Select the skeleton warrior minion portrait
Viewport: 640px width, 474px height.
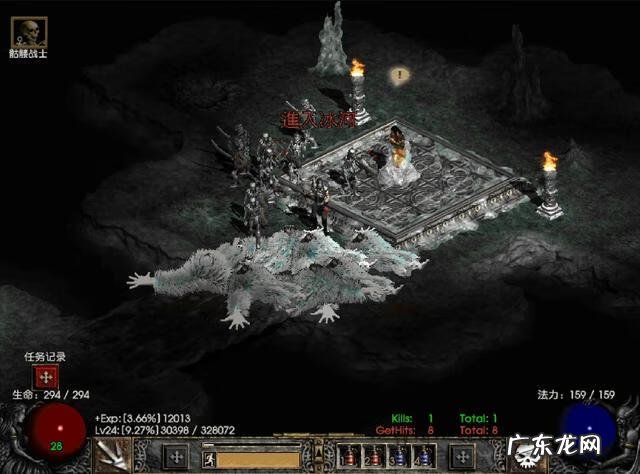pyautogui.click(x=27, y=32)
